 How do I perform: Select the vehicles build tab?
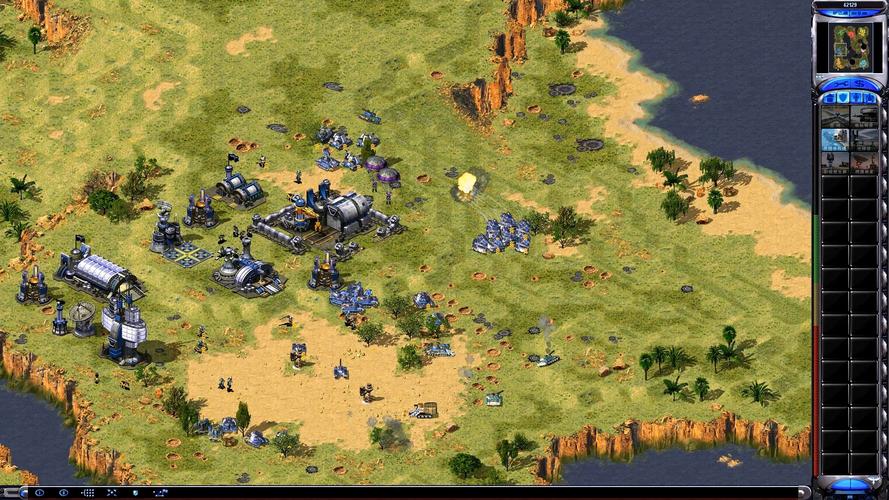871,98
